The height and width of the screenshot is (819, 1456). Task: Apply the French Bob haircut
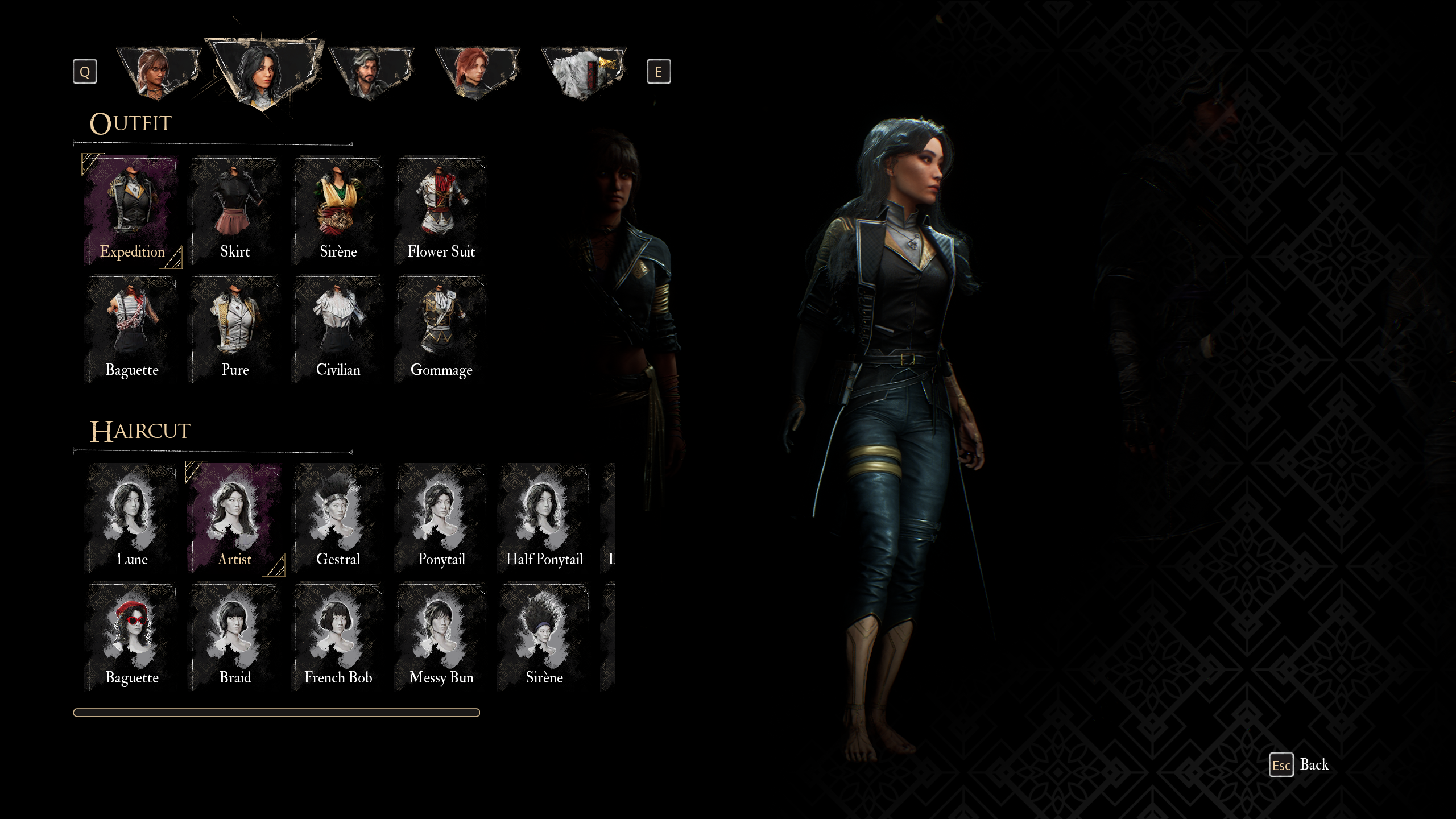pos(338,636)
